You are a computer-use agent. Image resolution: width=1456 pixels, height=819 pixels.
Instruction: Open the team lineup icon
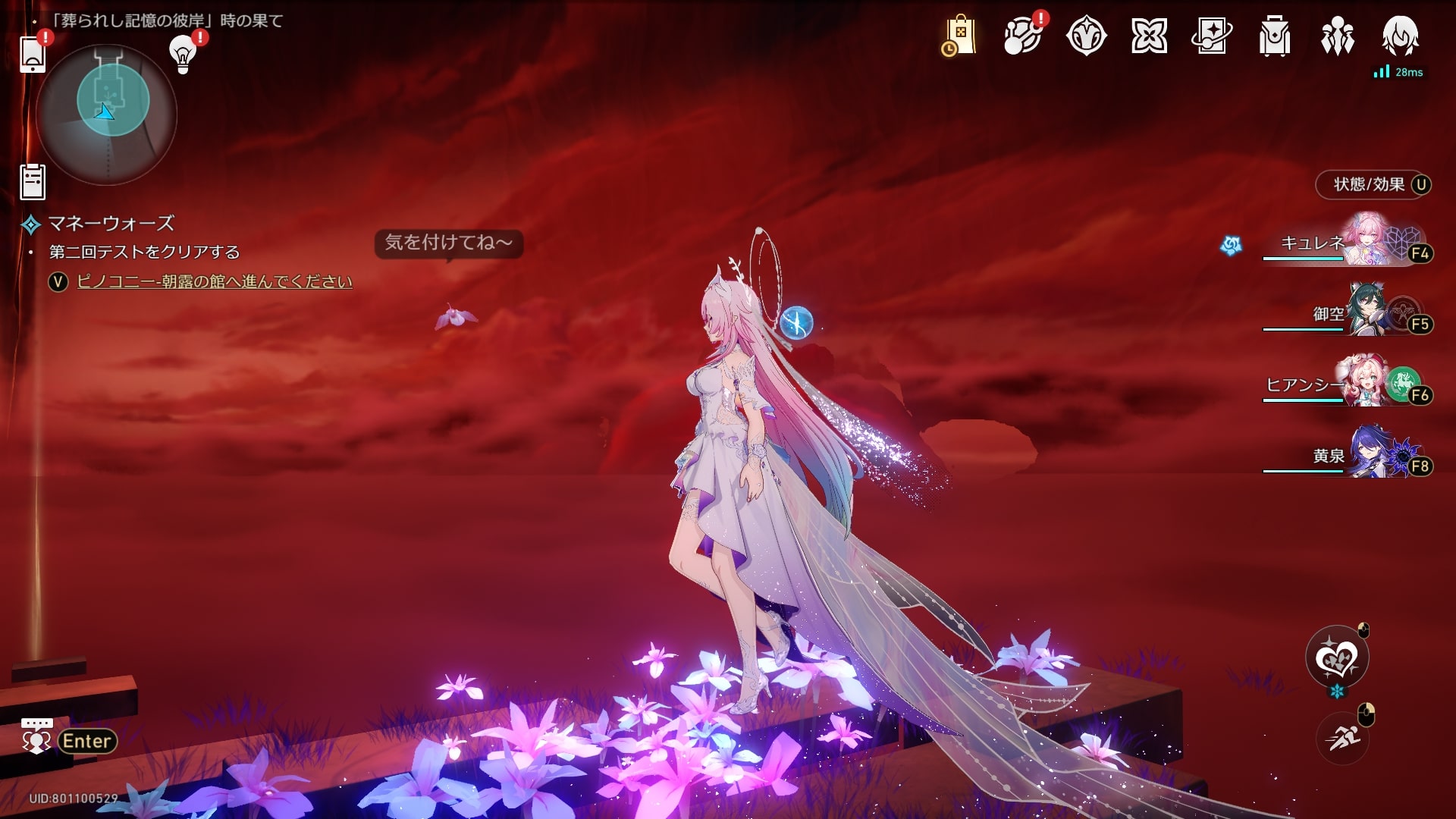tap(1337, 36)
